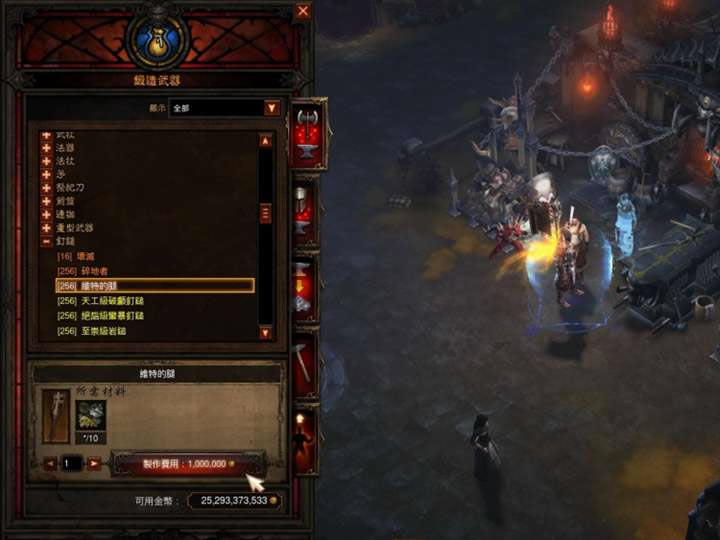Expand the 祭祀刀 category
The width and height of the screenshot is (720, 540).
[x=46, y=187]
